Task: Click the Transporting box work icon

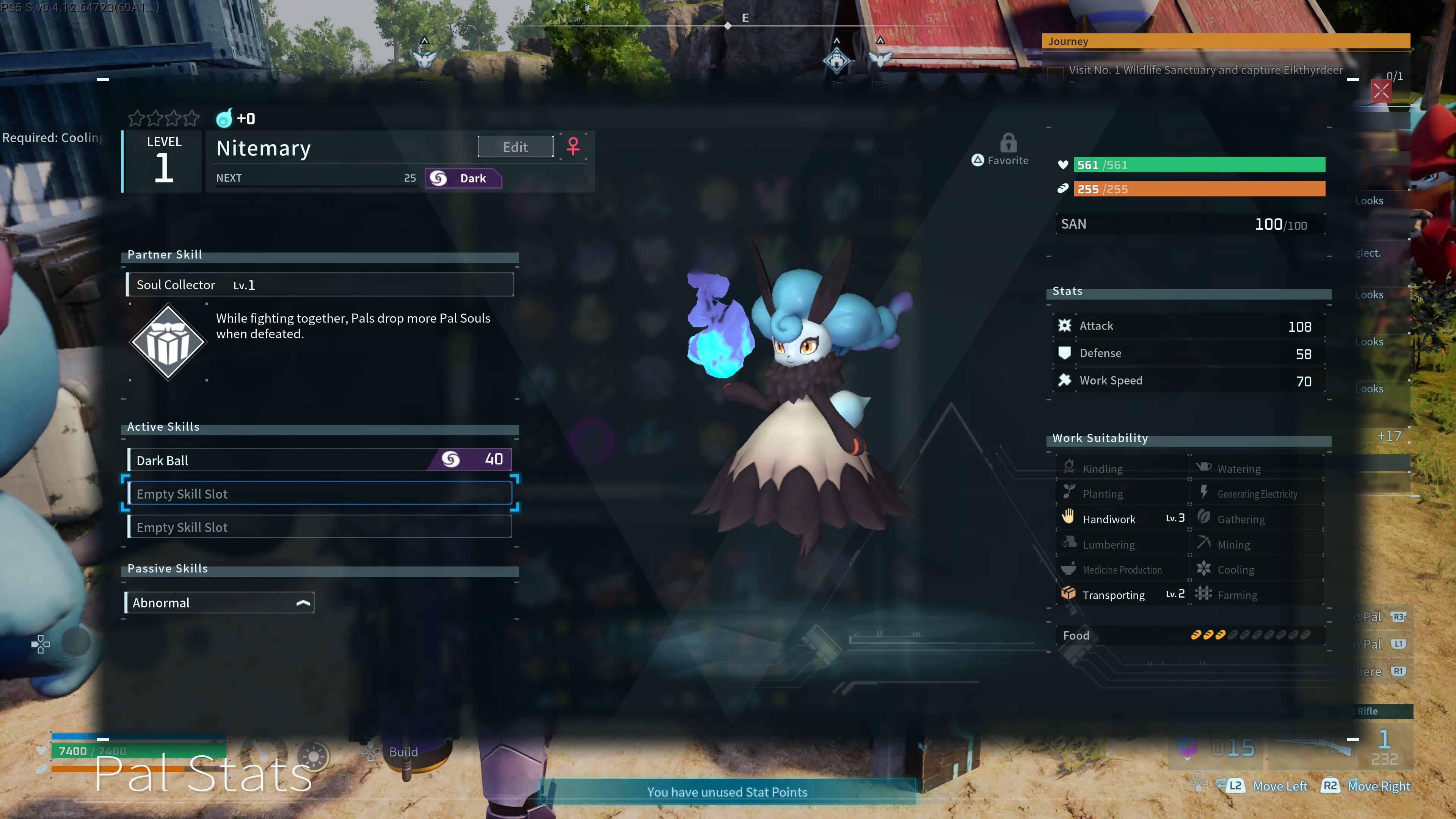Action: (1069, 593)
